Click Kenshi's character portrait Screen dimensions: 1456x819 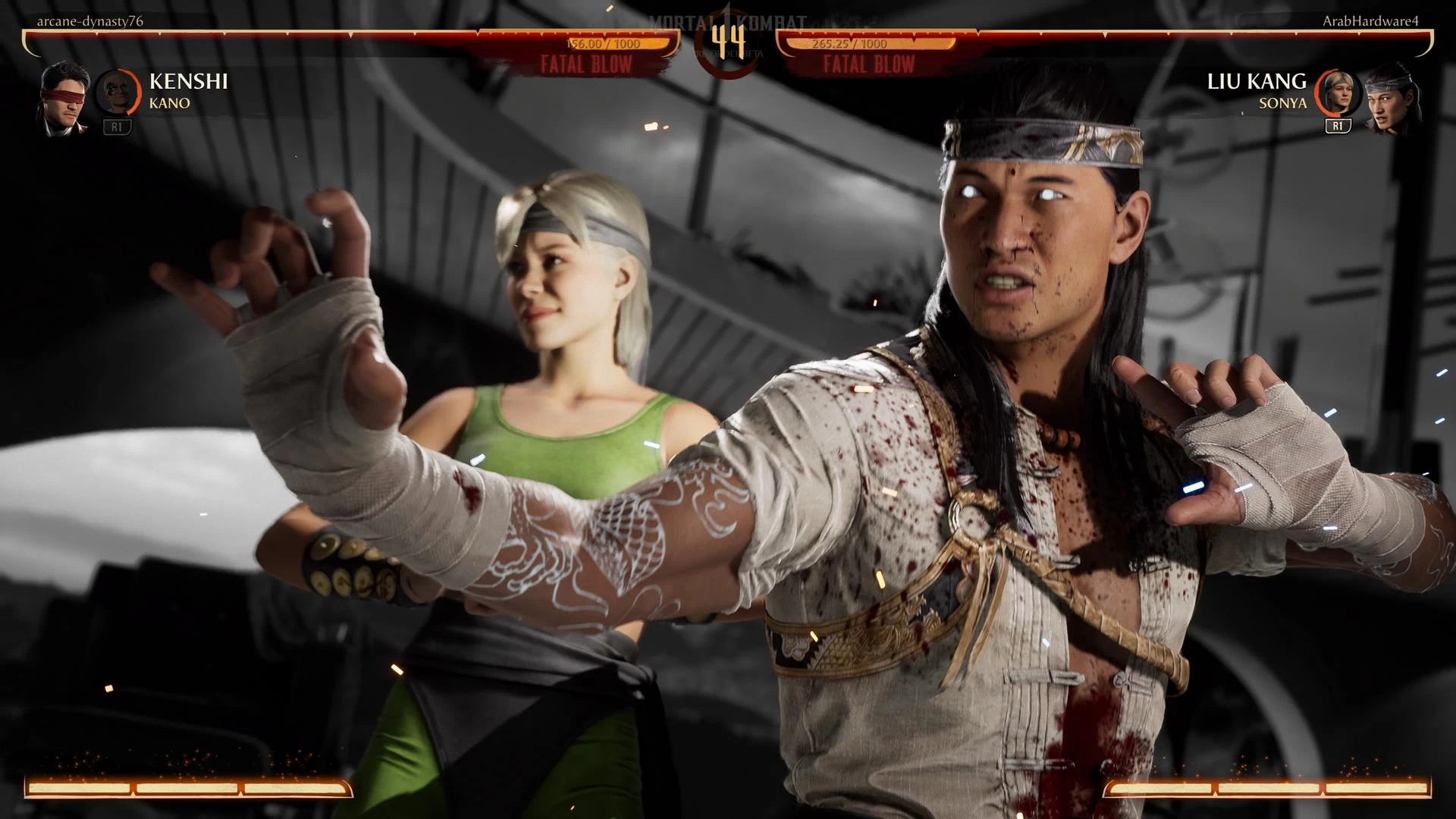pos(64,99)
